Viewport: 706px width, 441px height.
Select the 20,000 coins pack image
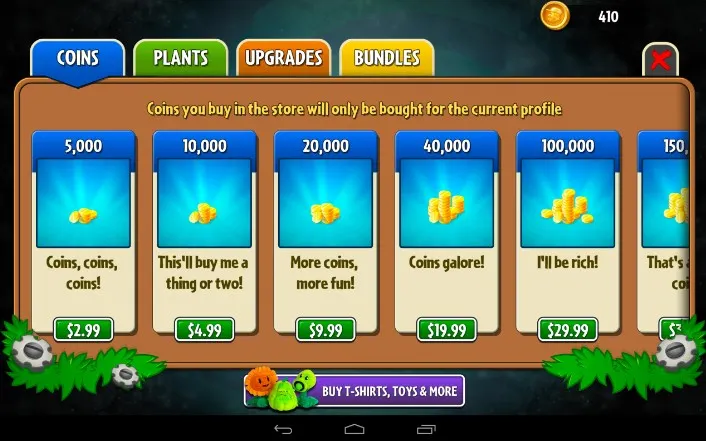(325, 203)
